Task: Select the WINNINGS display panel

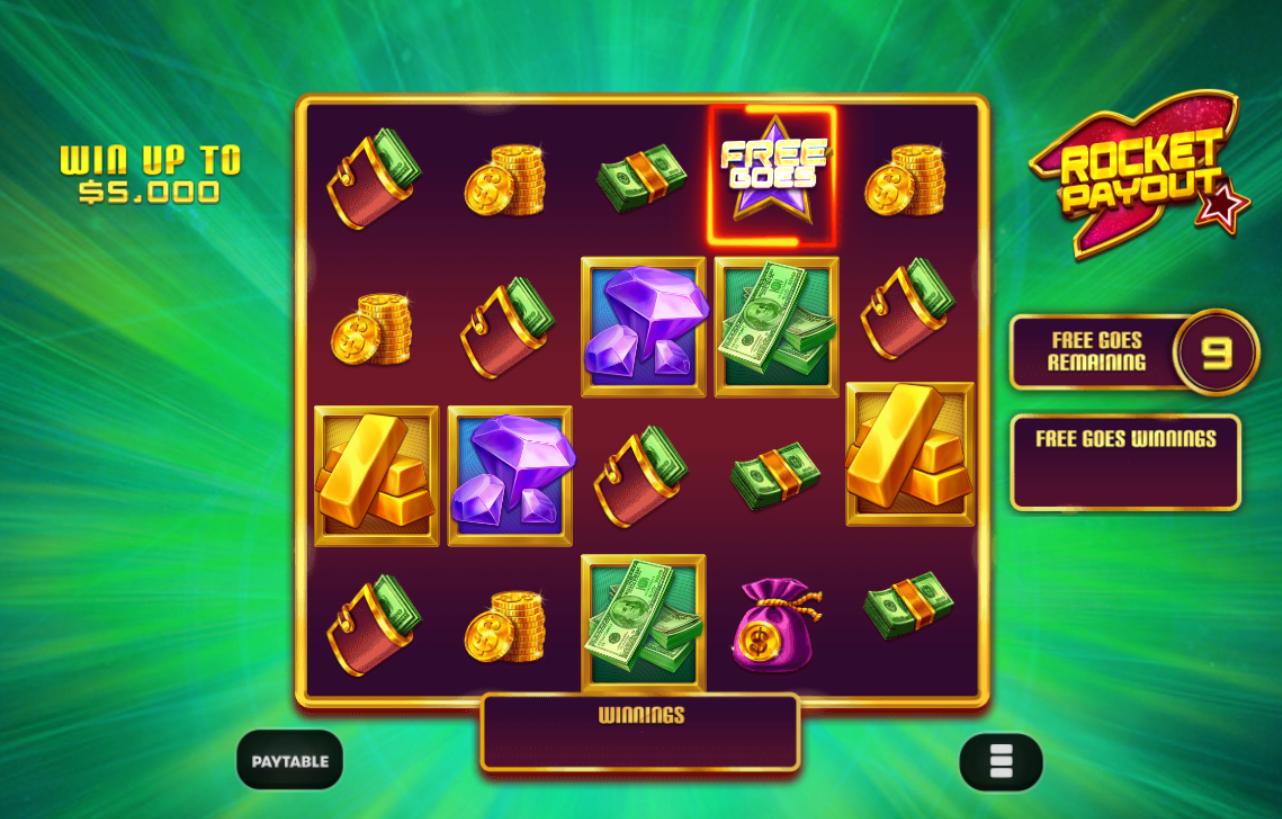Action: coord(640,733)
